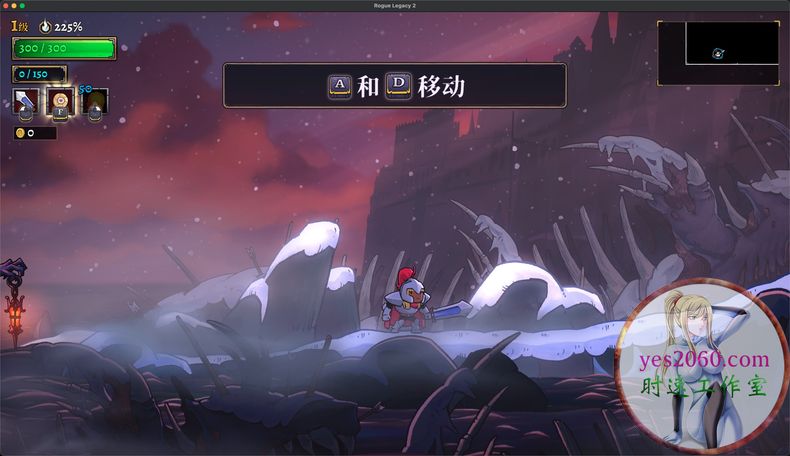
Task: Choose the fireball spell icon
Action: tap(94, 101)
